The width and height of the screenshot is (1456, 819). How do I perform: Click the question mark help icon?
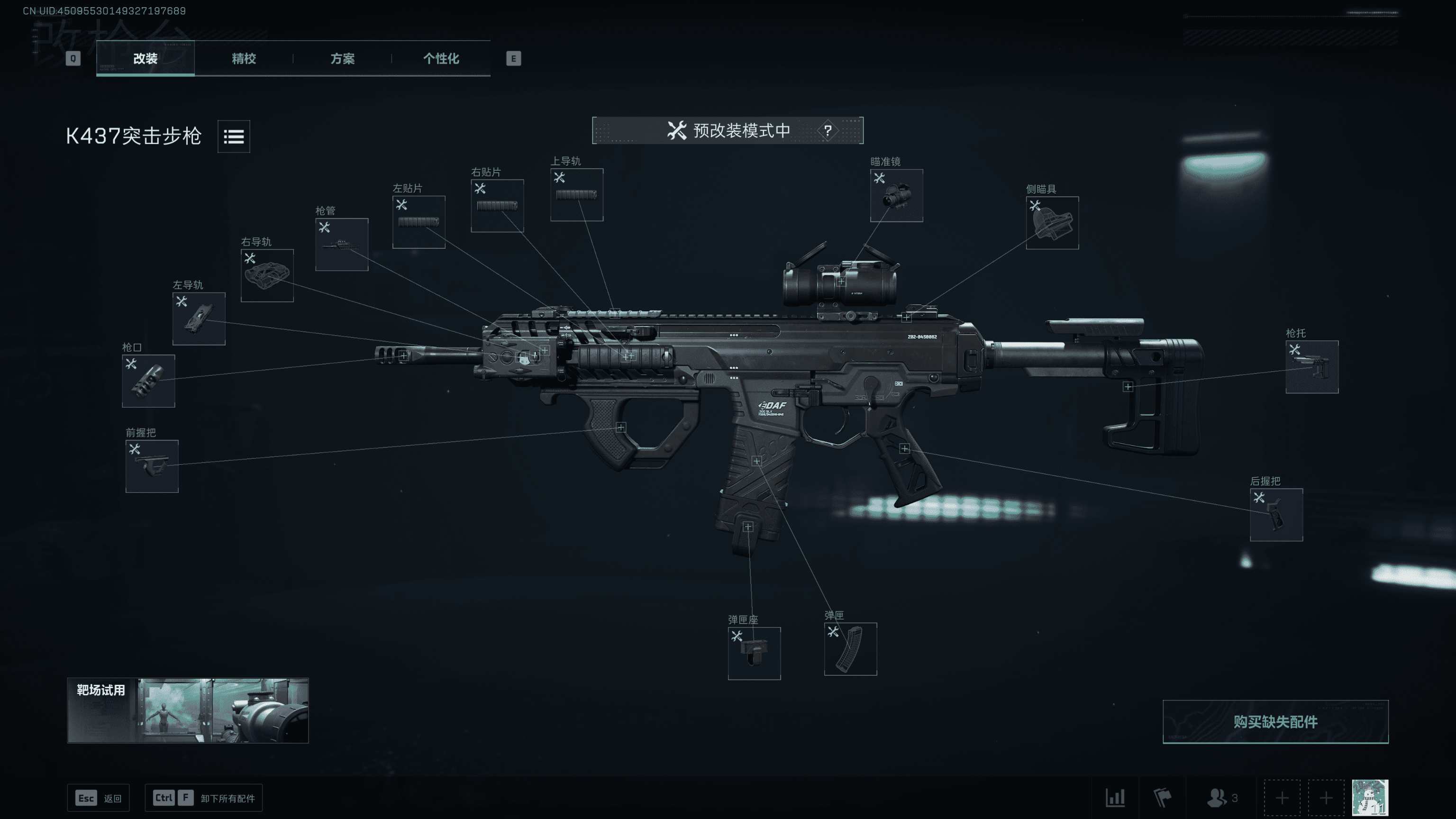(828, 130)
